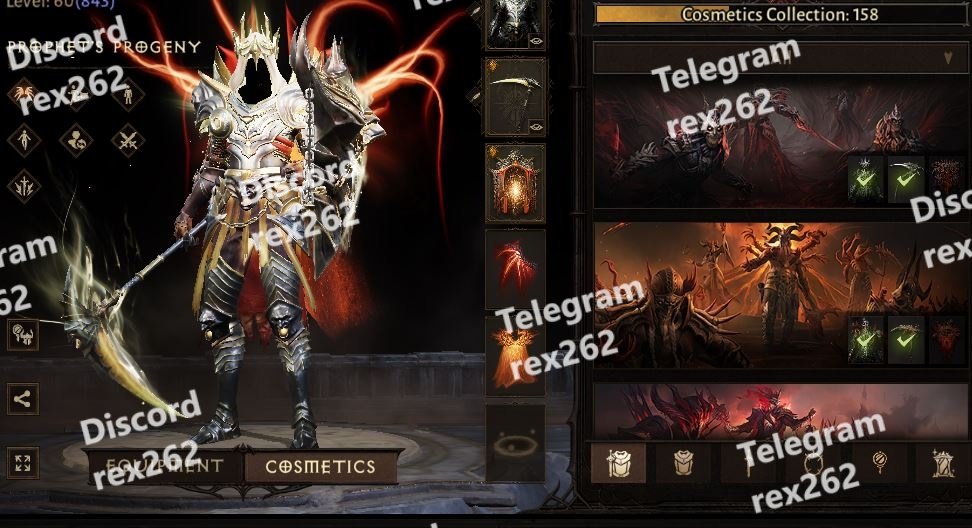Switch to the chest armor category tab
This screenshot has height=528, width=972.
pyautogui.click(x=683, y=463)
